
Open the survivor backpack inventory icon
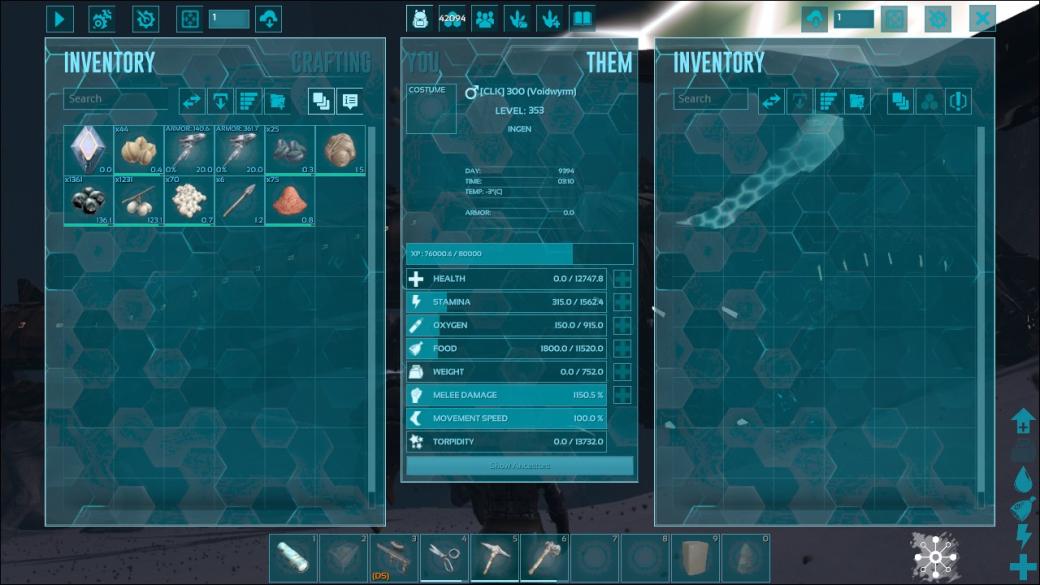tap(420, 19)
